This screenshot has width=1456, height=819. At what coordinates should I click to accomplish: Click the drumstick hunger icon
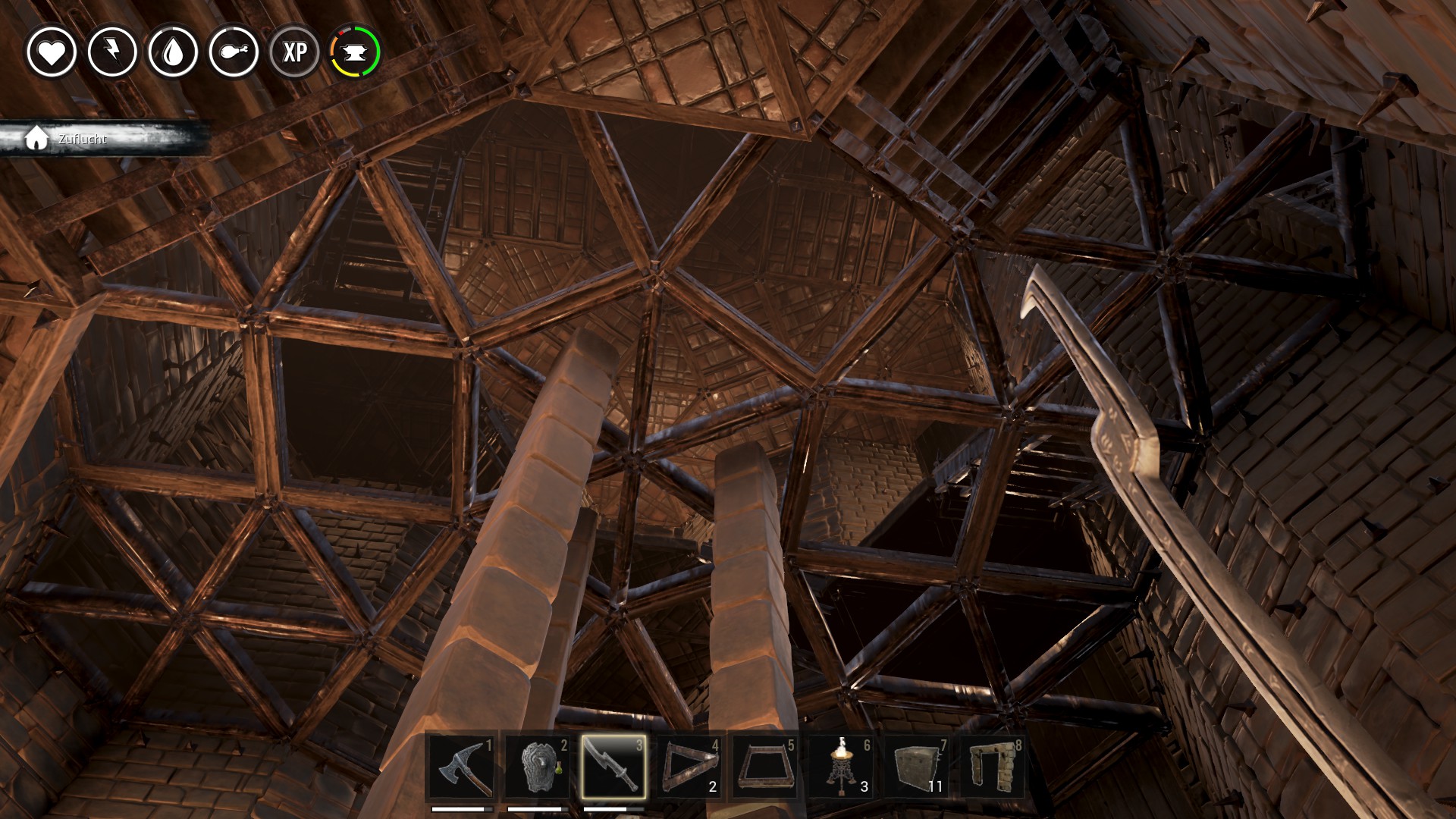tap(234, 52)
